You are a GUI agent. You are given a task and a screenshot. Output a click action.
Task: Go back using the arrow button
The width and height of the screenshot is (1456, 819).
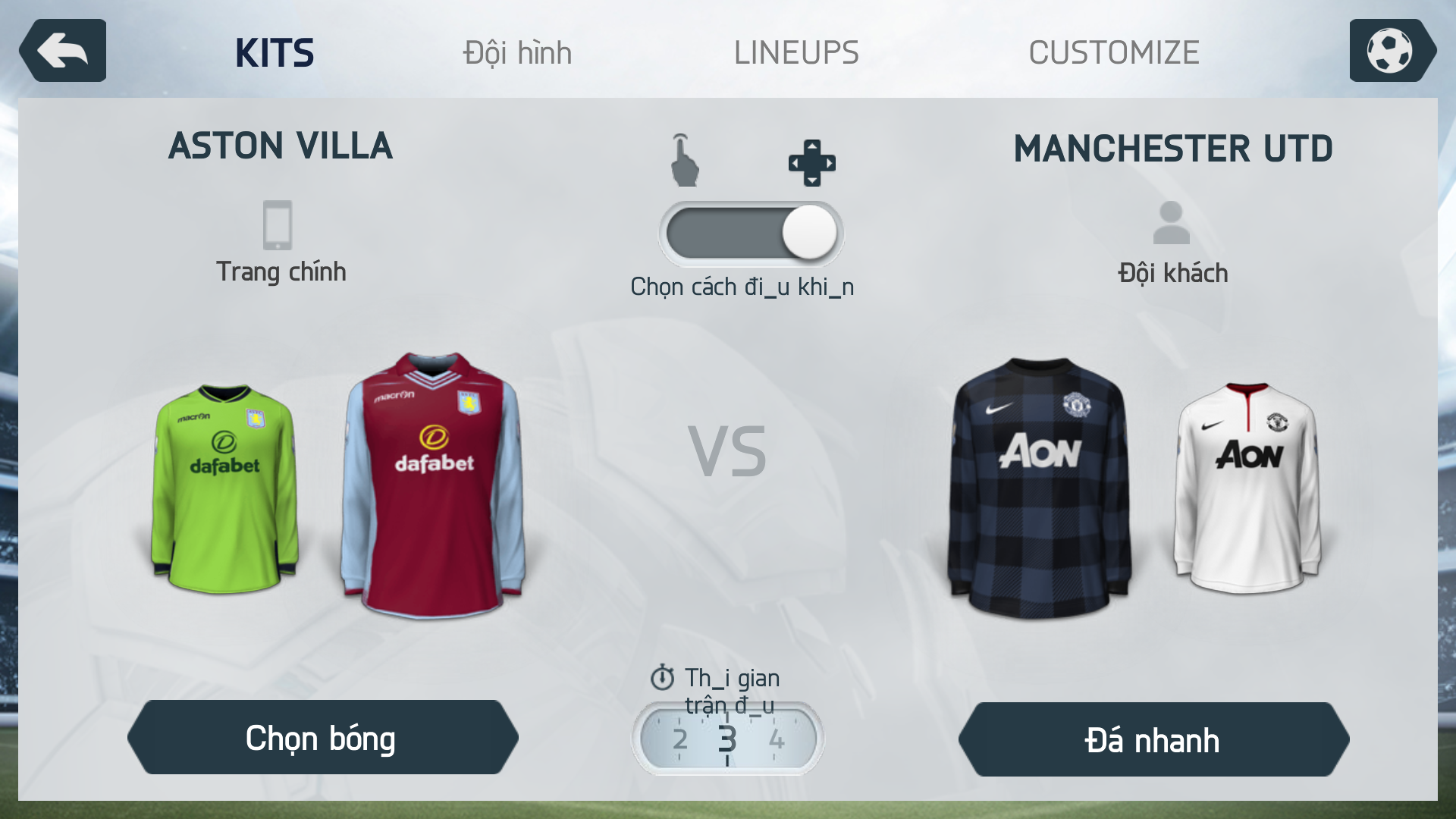[63, 51]
